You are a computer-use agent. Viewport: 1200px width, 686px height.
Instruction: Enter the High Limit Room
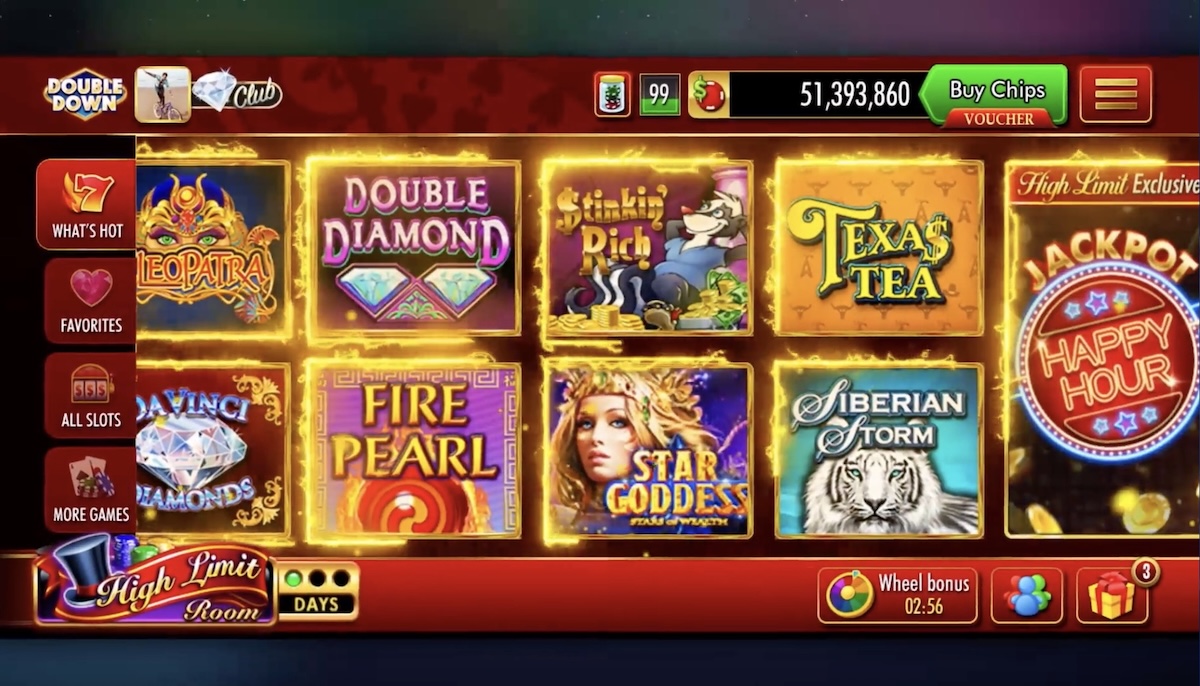click(x=155, y=582)
